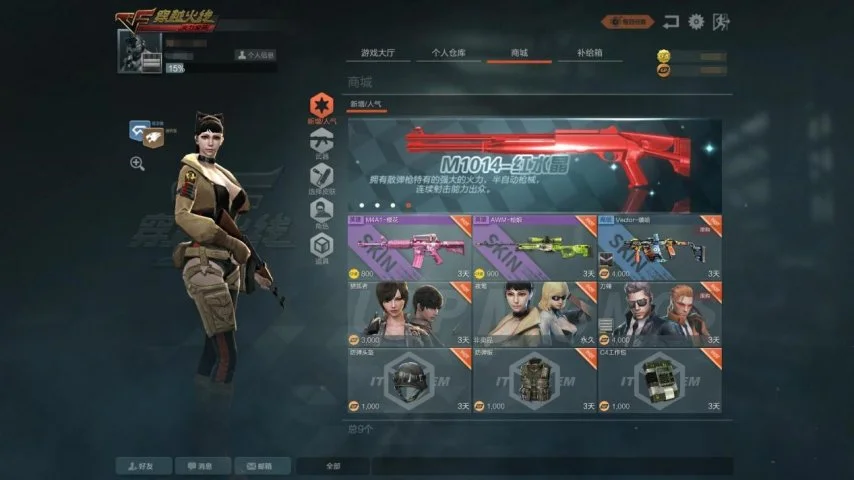Image resolution: width=854 pixels, height=480 pixels.
Task: Select the C4 toolkit item
Action: click(x=660, y=380)
